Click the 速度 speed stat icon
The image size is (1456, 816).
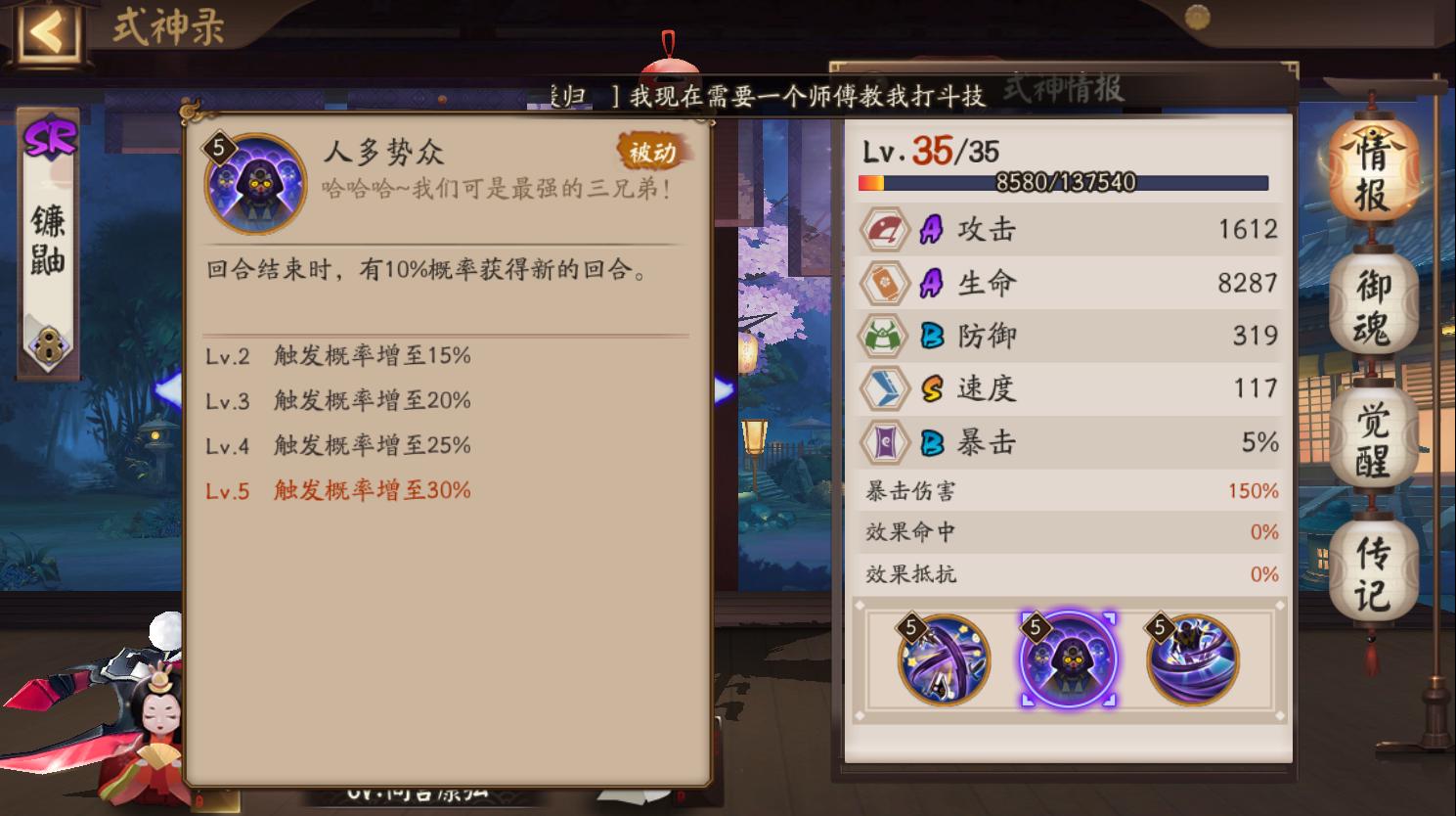point(884,387)
